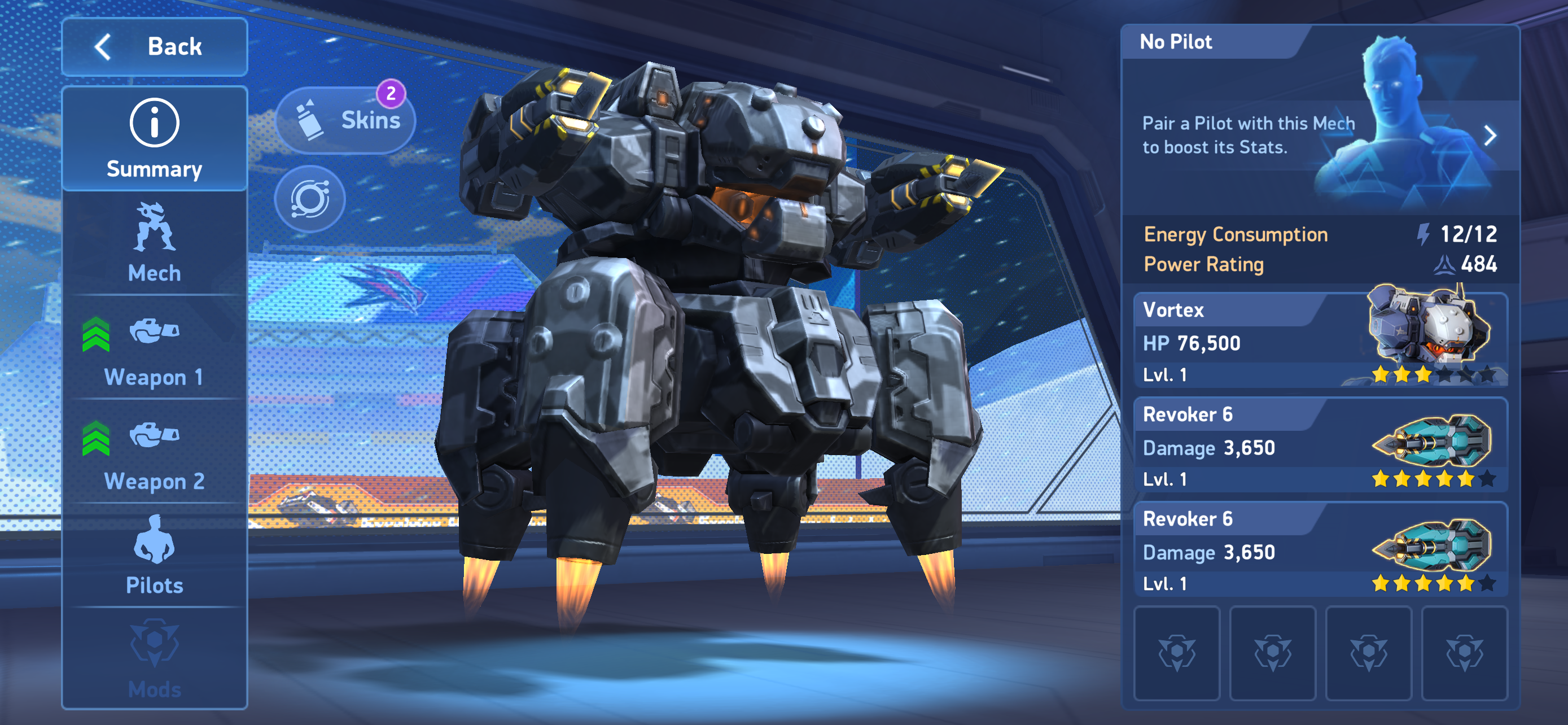
Task: Click the chevron arrow on pilot panel
Action: tap(1490, 135)
